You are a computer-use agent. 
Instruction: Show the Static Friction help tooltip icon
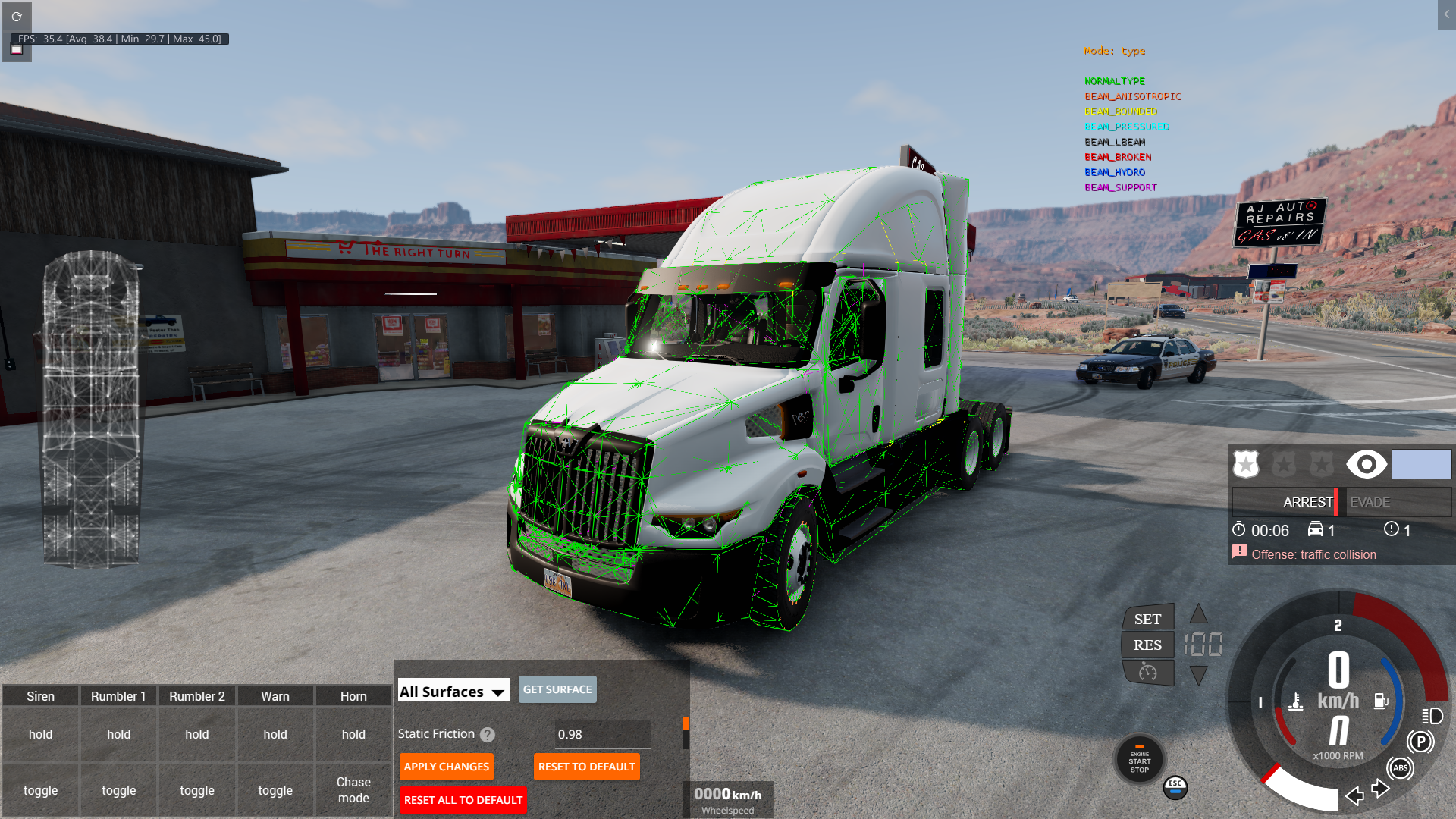(488, 735)
